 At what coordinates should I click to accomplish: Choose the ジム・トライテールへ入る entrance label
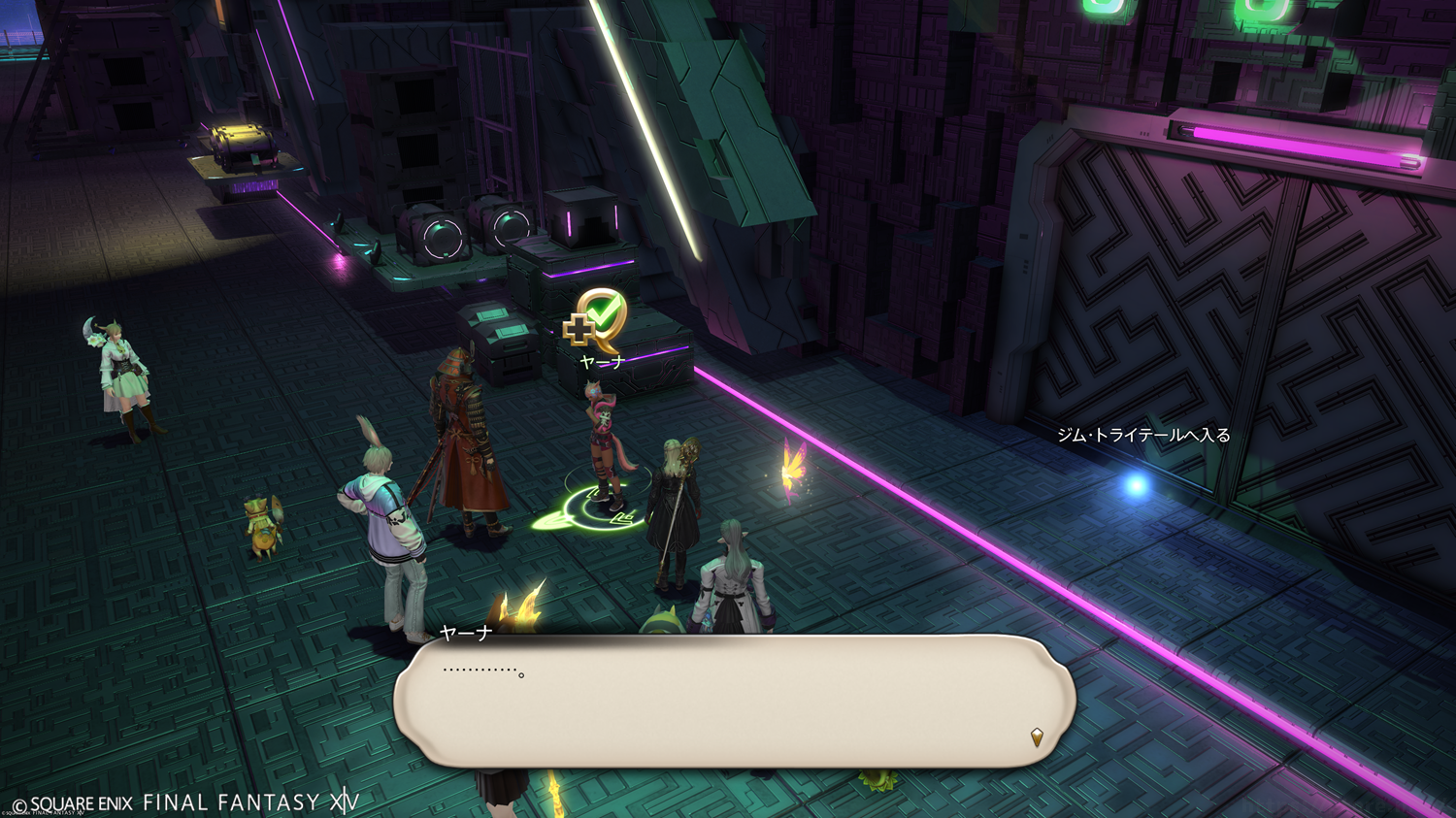click(x=1142, y=436)
